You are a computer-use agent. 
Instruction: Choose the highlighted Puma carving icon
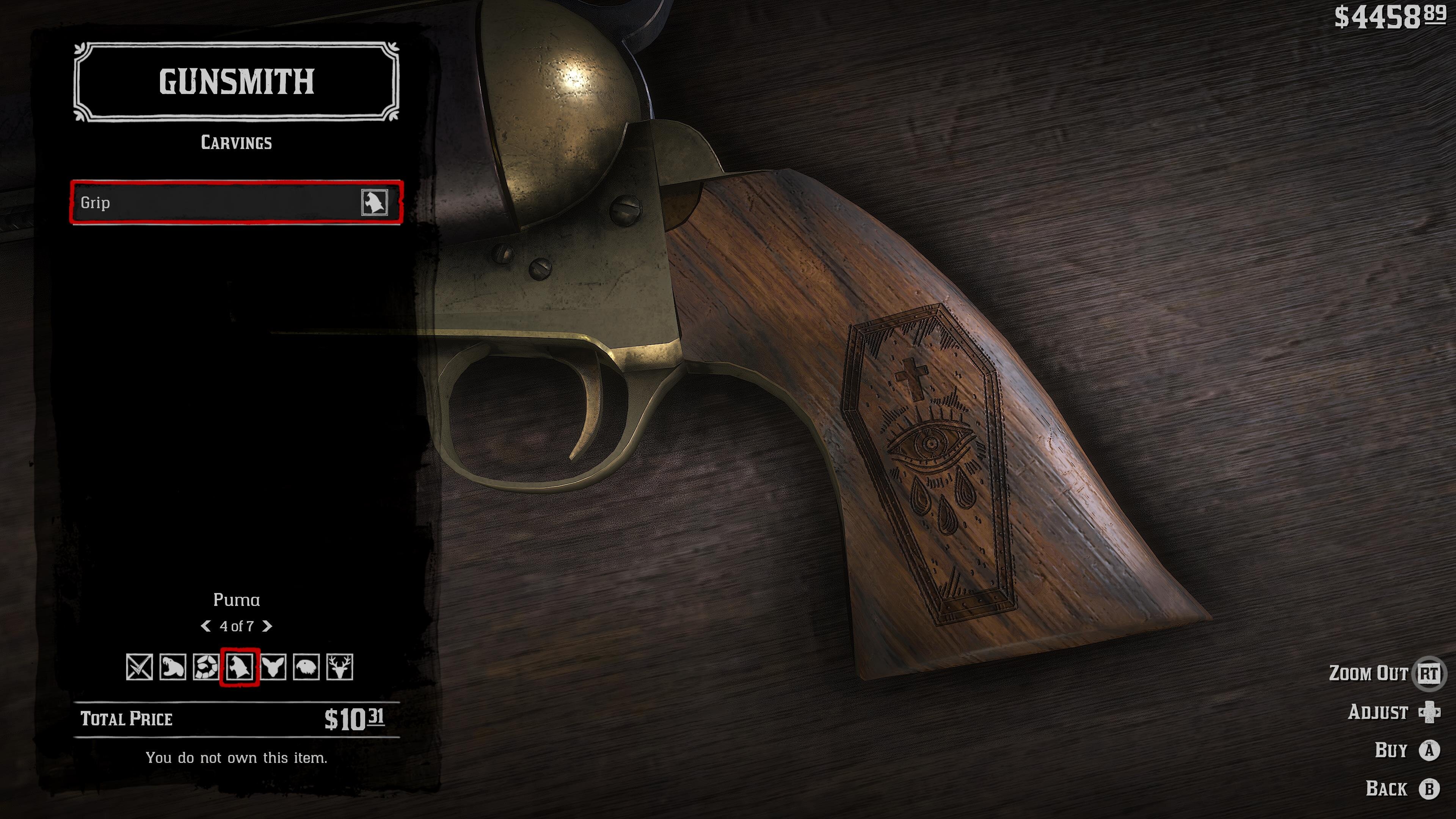tap(239, 667)
